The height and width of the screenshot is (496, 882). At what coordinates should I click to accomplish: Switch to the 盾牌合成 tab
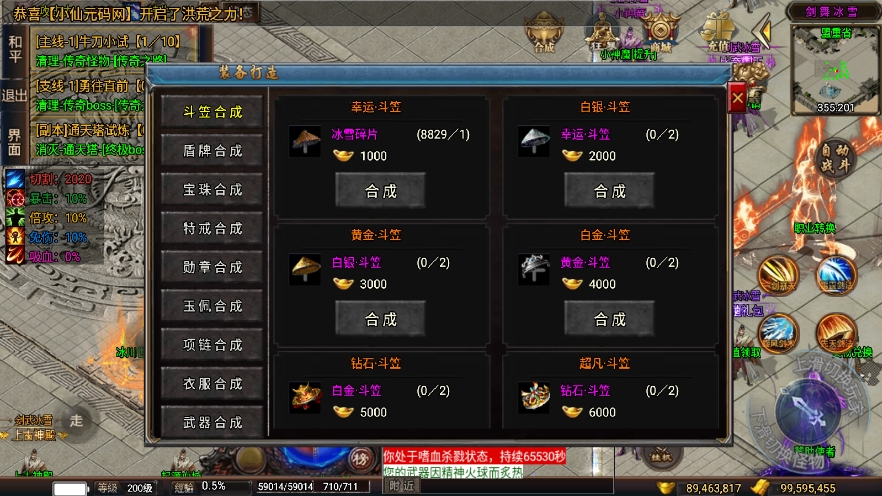coord(212,151)
